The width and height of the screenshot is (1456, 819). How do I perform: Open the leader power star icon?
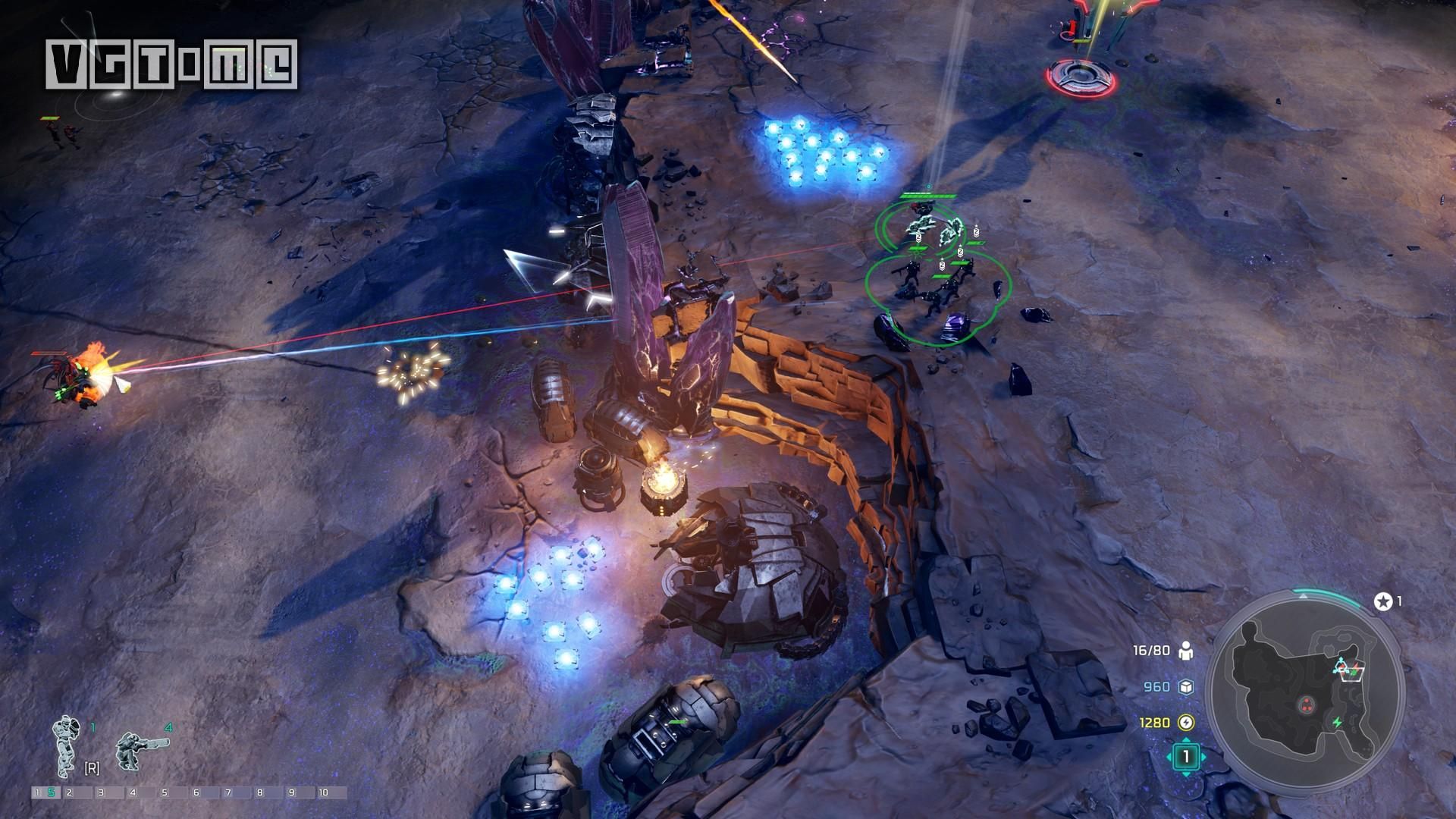click(1382, 602)
